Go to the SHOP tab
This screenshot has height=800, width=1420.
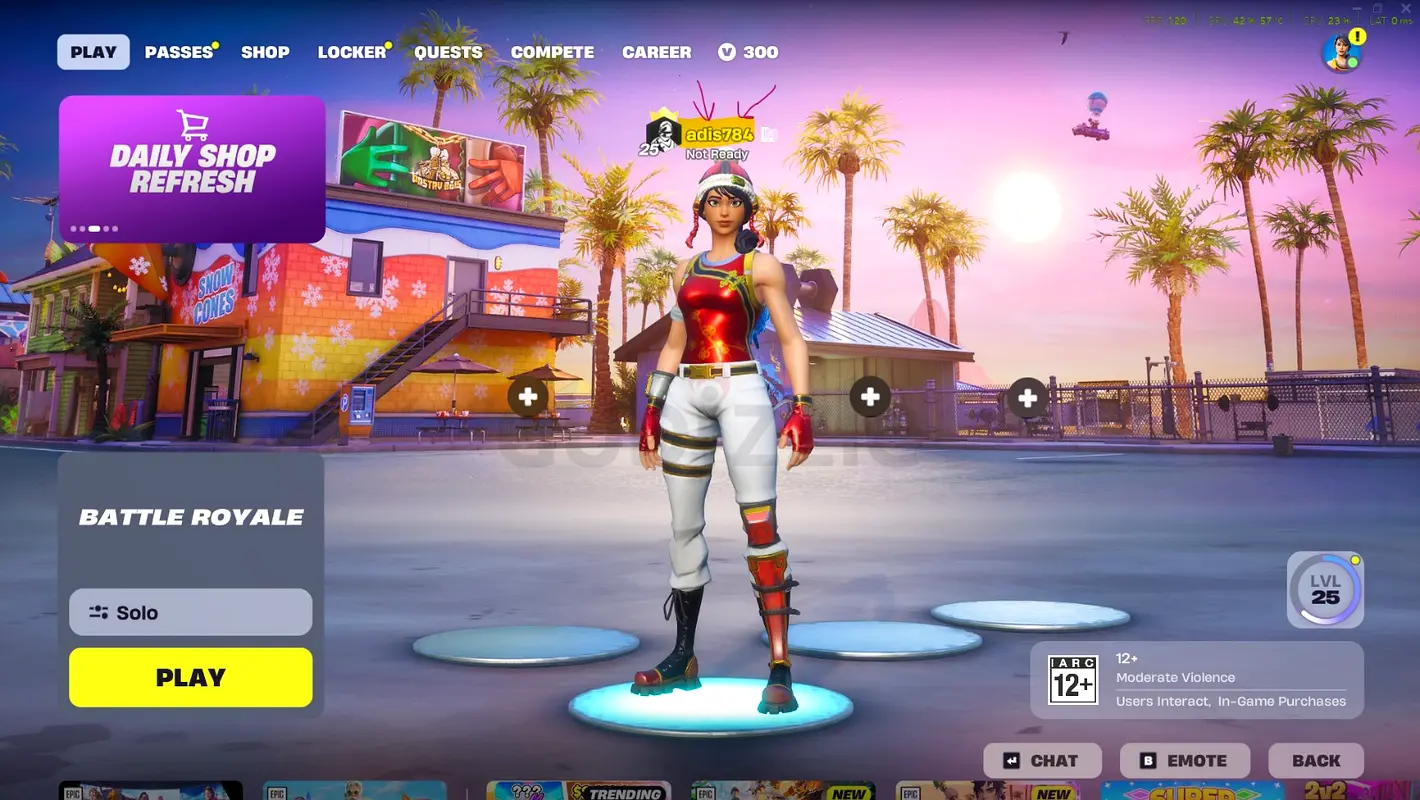[265, 52]
